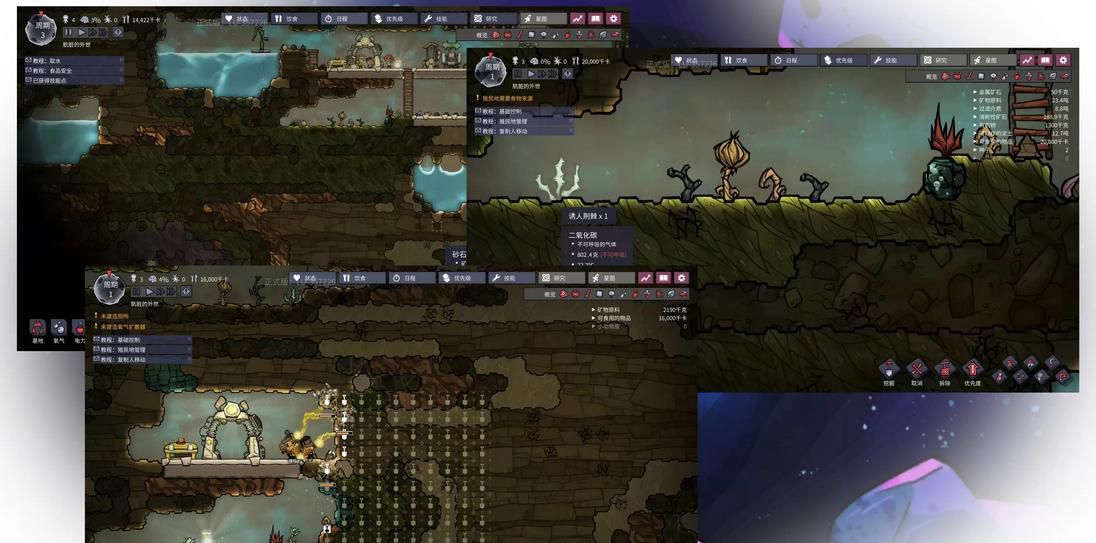Open the 氧气 build category
The height and width of the screenshot is (543, 1096).
click(59, 329)
